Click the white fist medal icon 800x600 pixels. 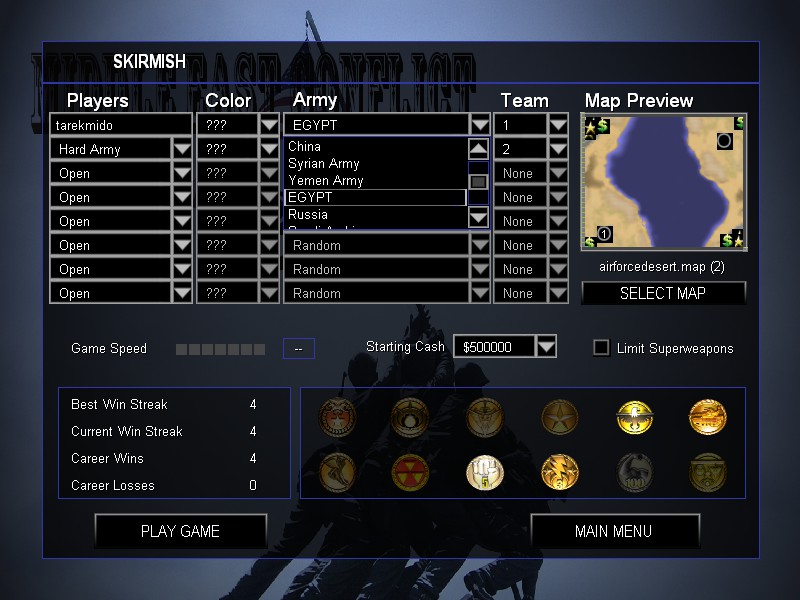[x=484, y=471]
